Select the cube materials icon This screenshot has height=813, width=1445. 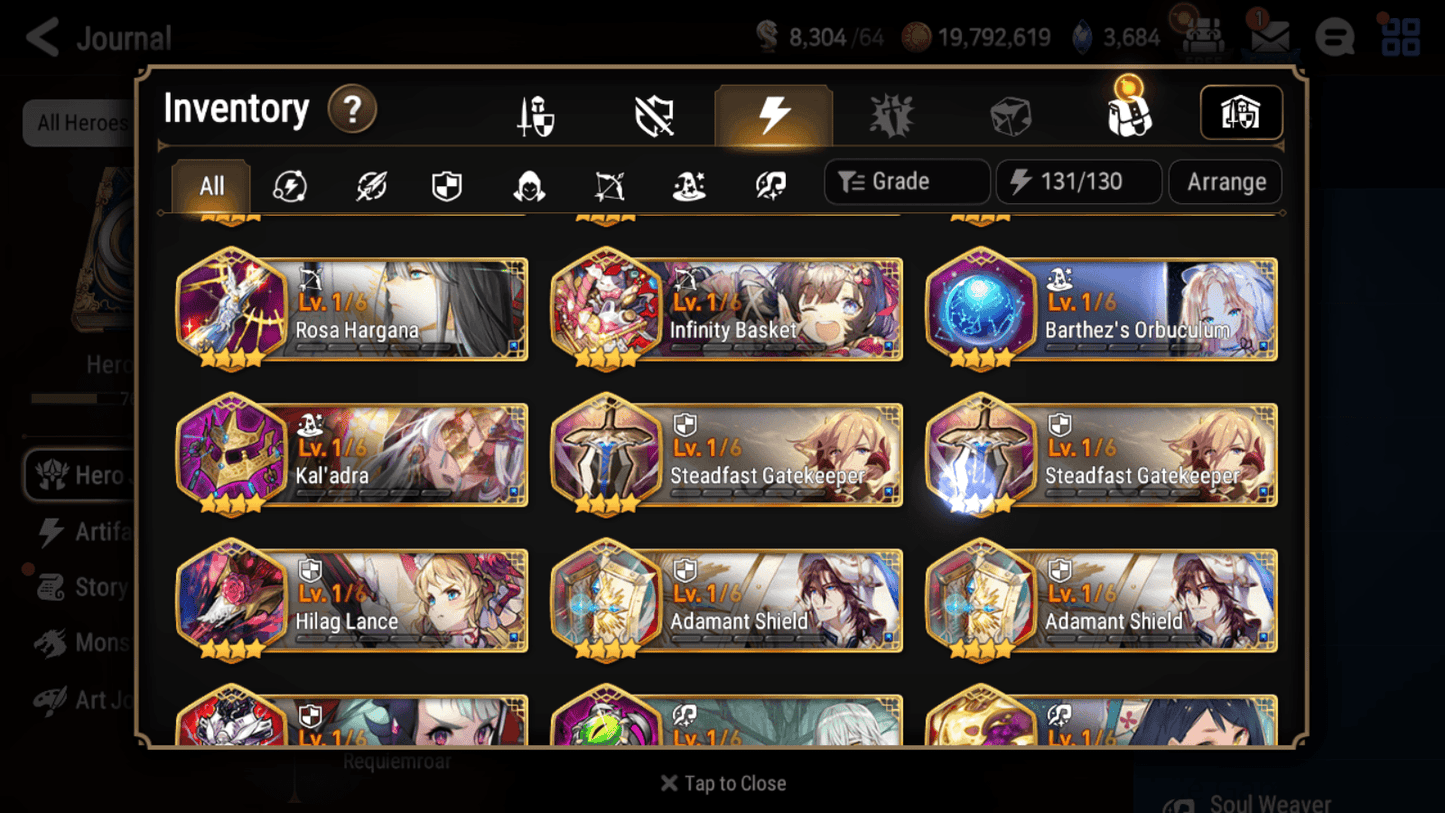pos(1012,114)
